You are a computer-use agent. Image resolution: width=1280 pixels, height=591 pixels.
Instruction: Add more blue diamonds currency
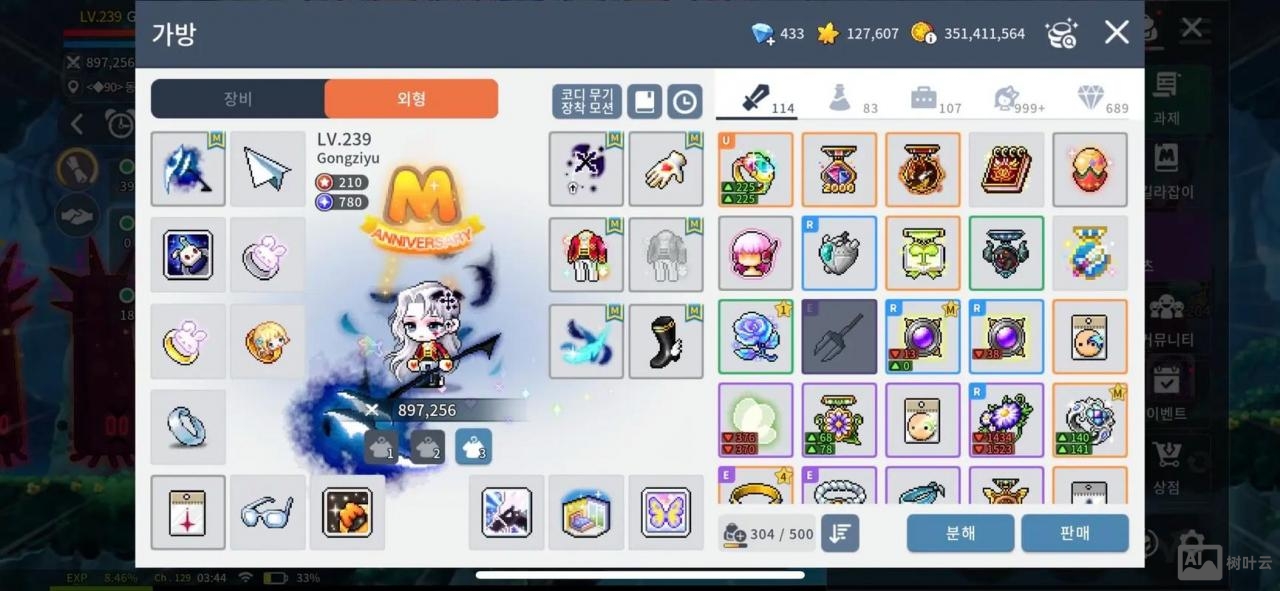point(764,34)
